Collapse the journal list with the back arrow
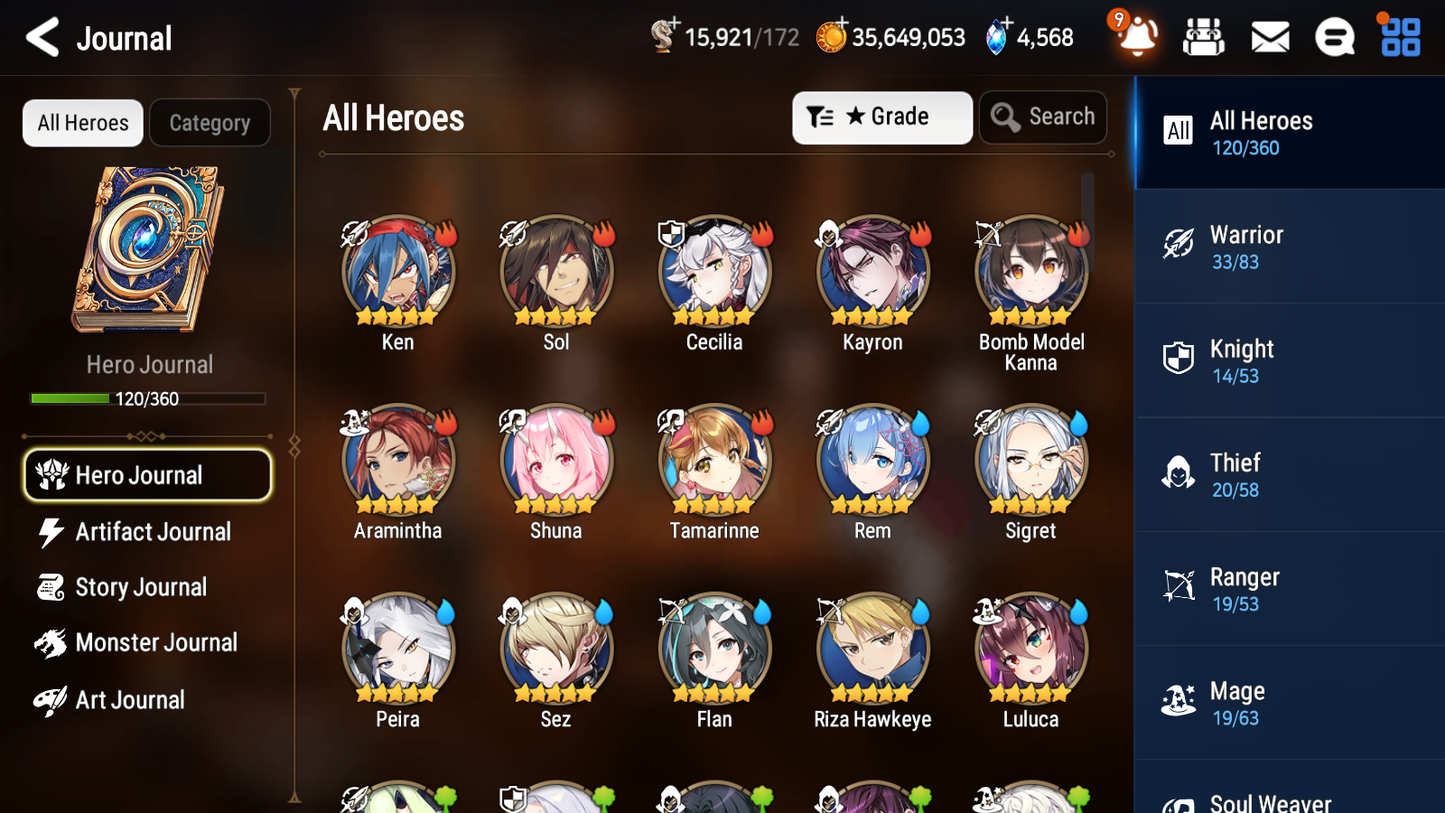1445x813 pixels. (x=42, y=37)
